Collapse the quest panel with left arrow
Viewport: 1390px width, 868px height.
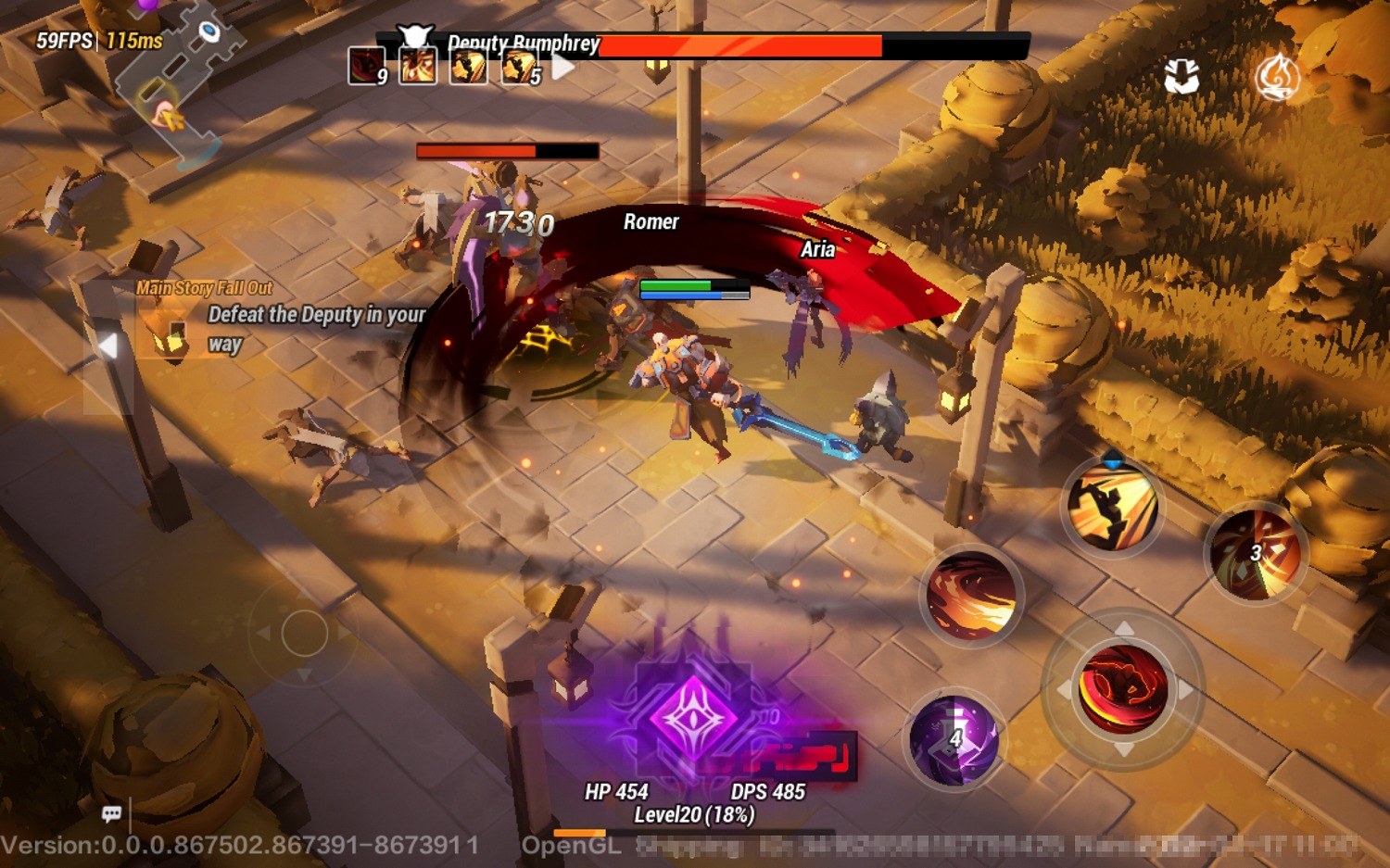coord(108,346)
